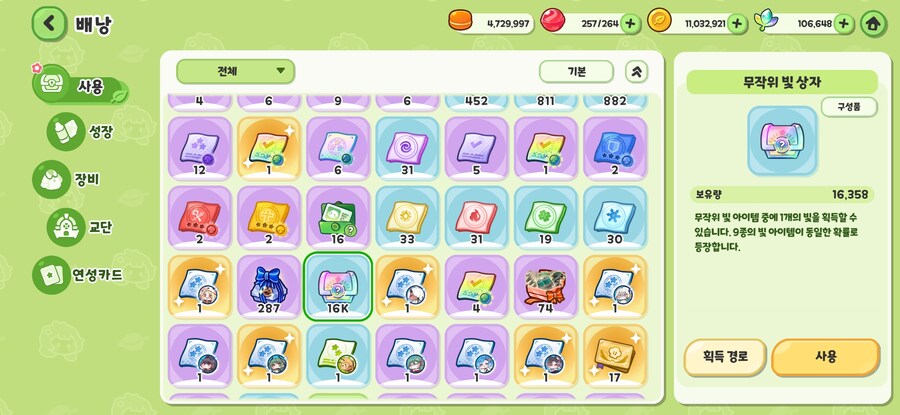
Task: Click the 기본 sort button
Action: 576,72
